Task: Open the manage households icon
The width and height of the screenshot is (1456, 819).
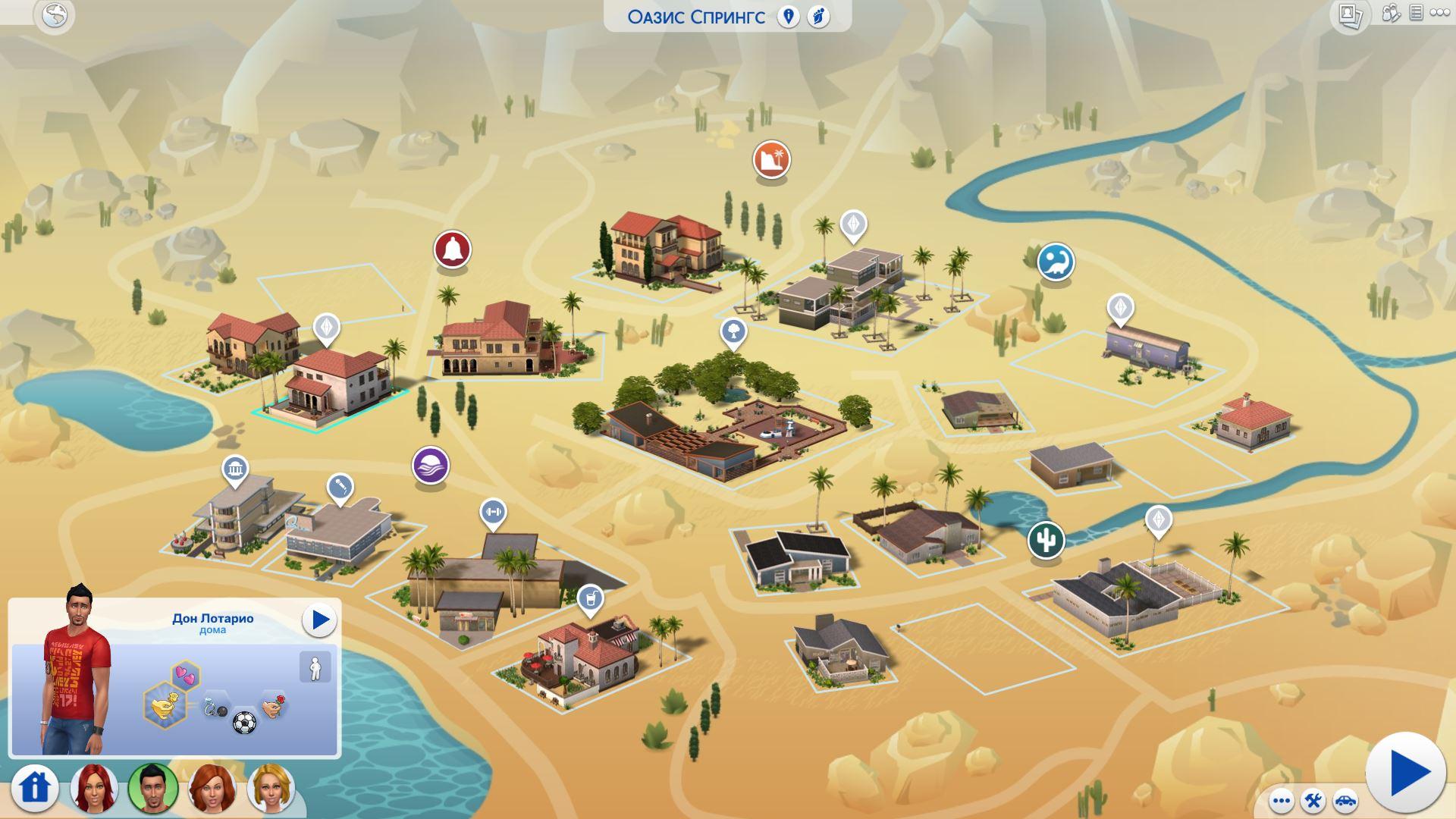Action: tap(1391, 13)
